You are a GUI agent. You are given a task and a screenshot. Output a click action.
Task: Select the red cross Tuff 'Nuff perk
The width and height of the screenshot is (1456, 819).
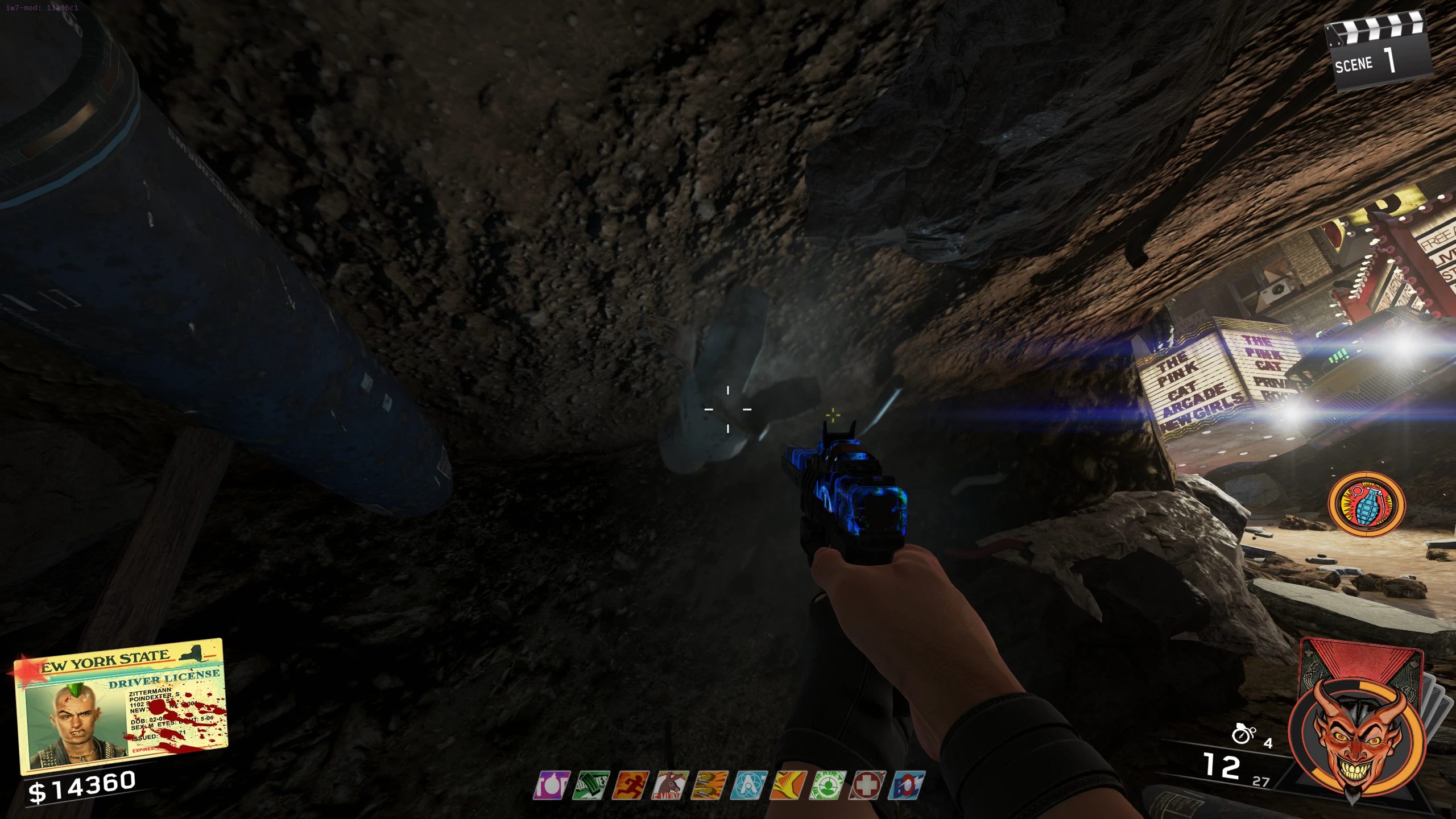pyautogui.click(x=867, y=785)
